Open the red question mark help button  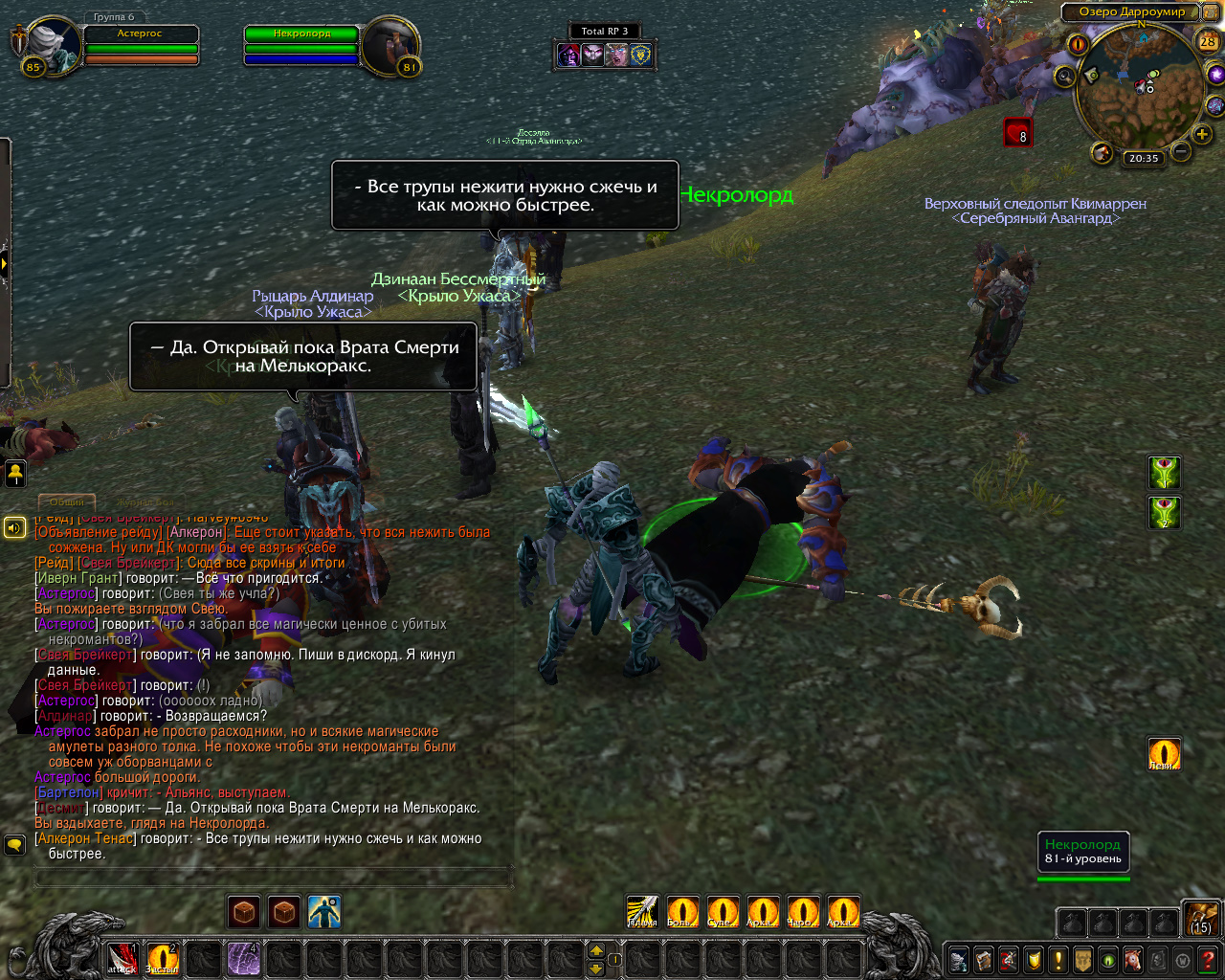(1210, 958)
